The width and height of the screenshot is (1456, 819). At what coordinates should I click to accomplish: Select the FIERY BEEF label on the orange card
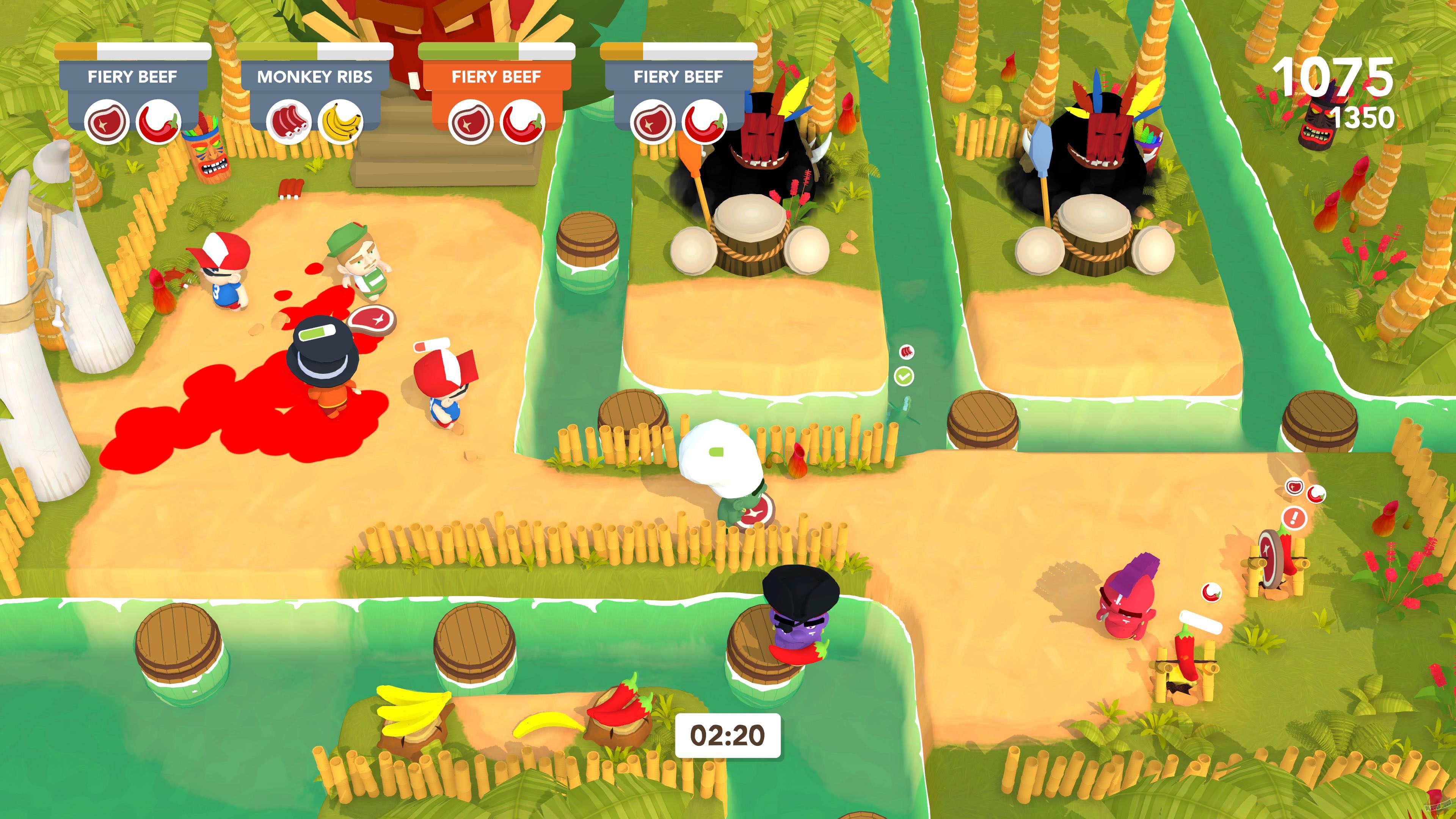point(496,76)
